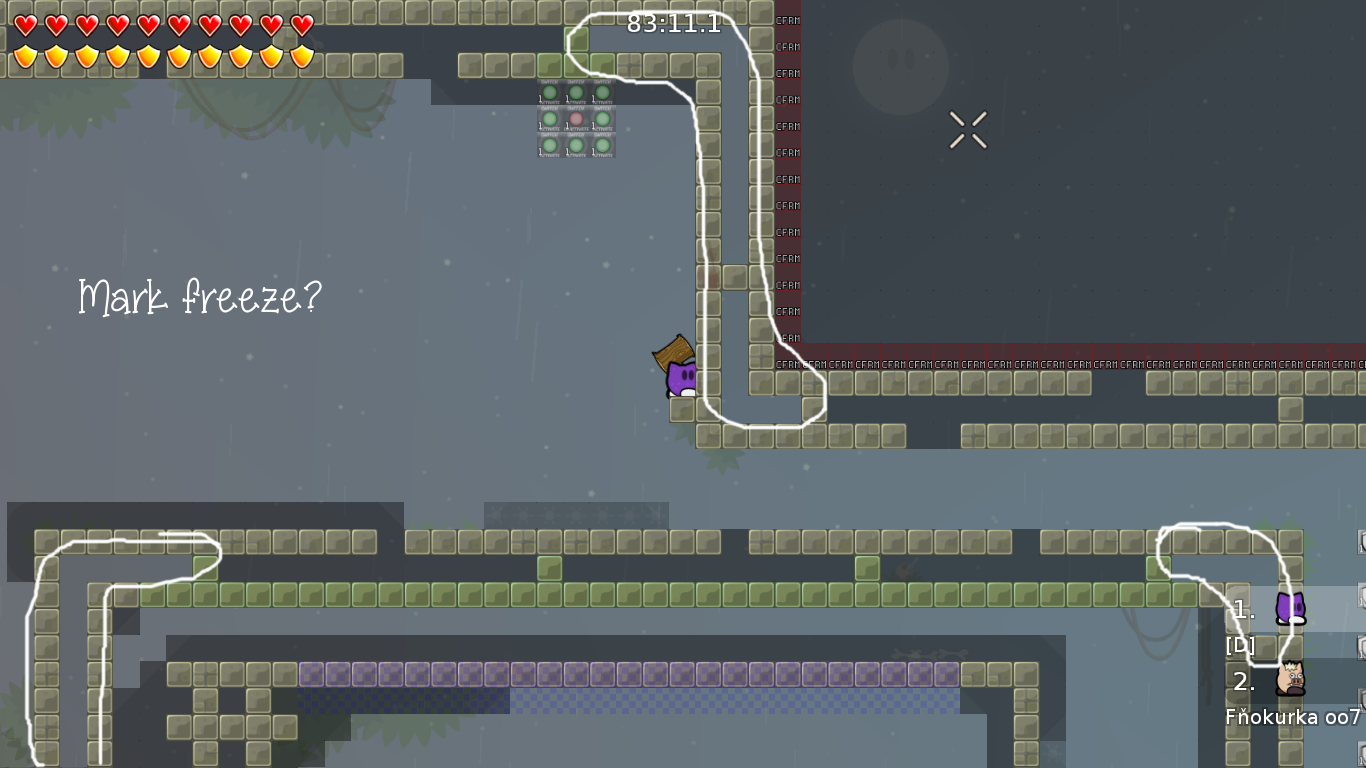Click the race timer showing 83:11.1
1366x768 pixels.
[x=675, y=22]
